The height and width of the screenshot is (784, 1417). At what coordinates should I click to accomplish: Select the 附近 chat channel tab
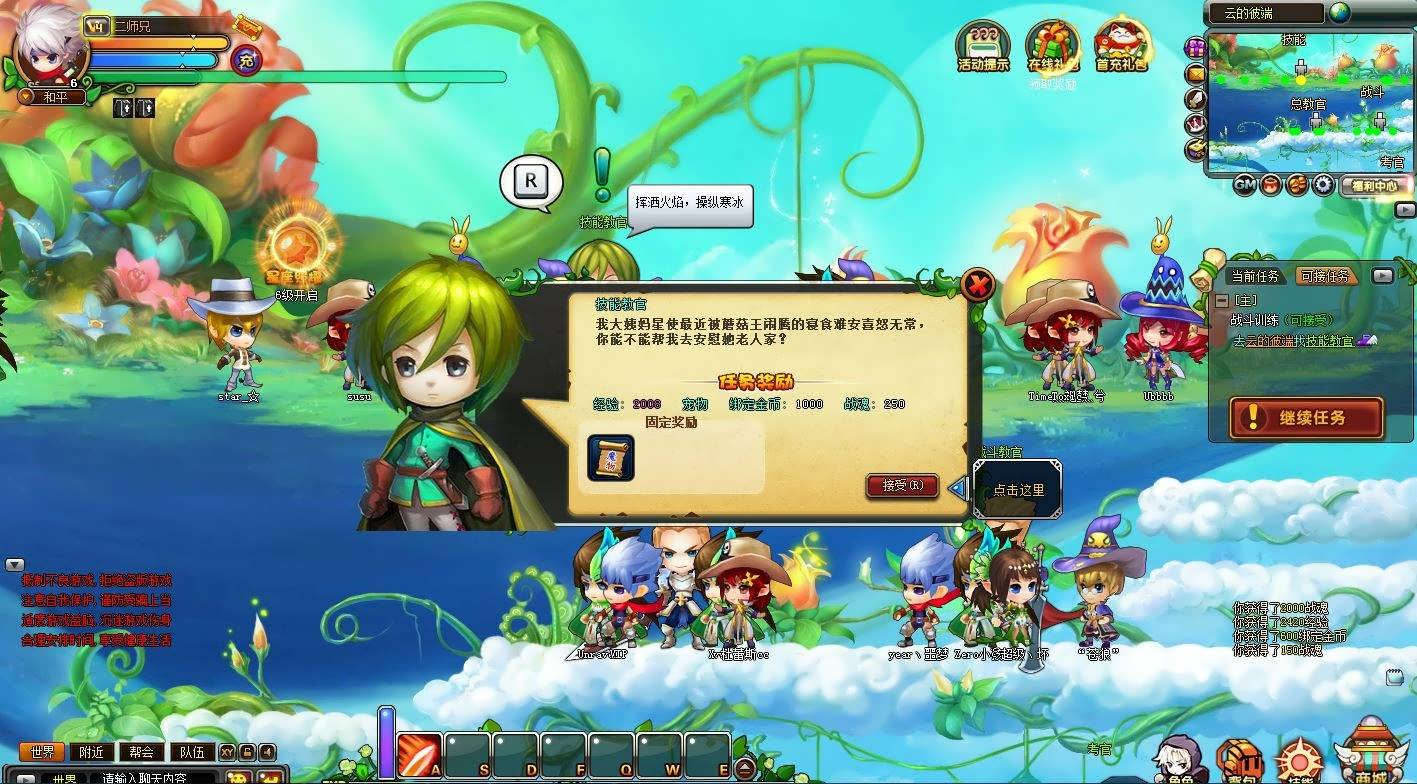click(x=91, y=752)
